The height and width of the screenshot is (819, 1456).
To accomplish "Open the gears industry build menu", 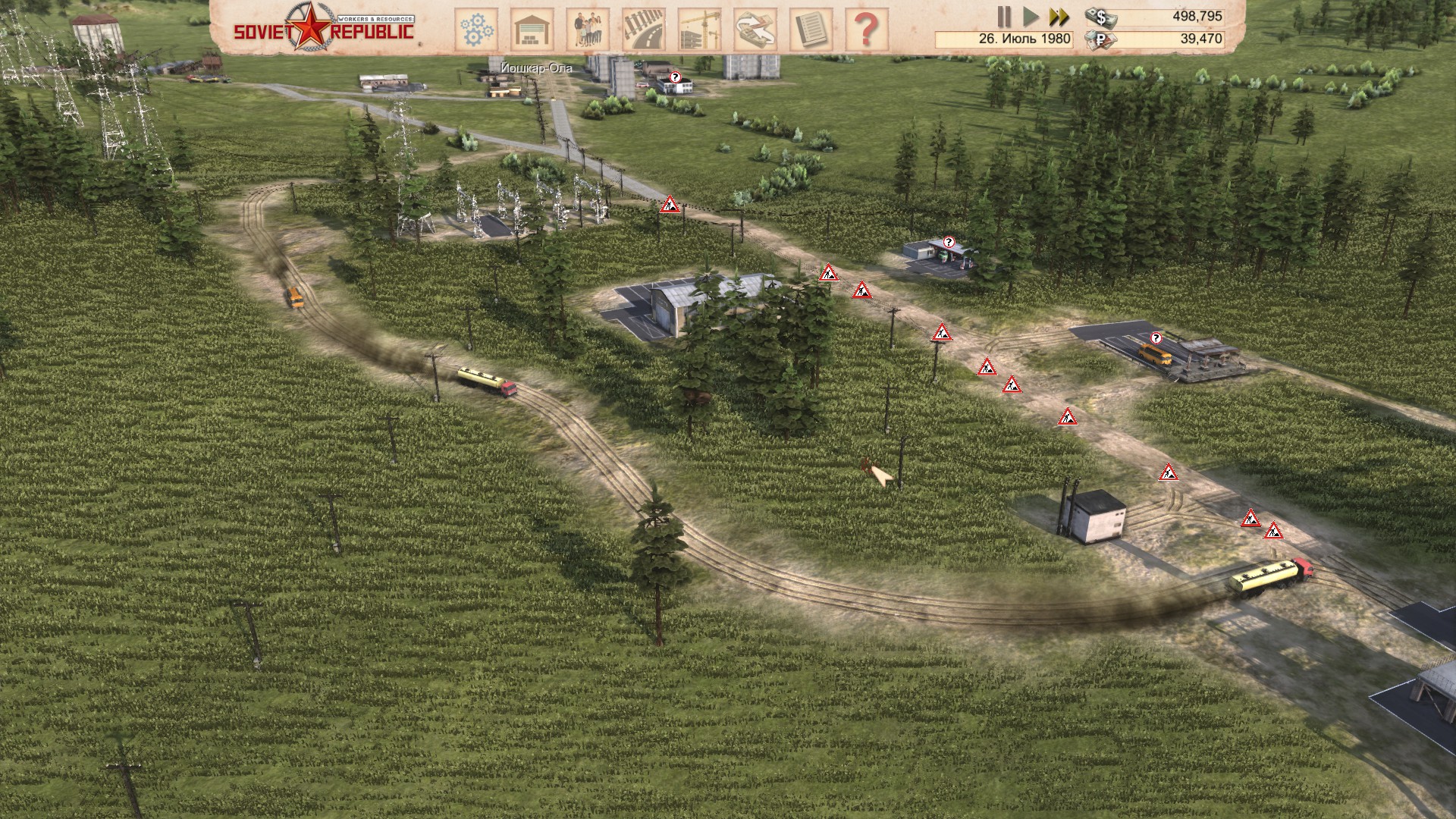I will pyautogui.click(x=476, y=30).
